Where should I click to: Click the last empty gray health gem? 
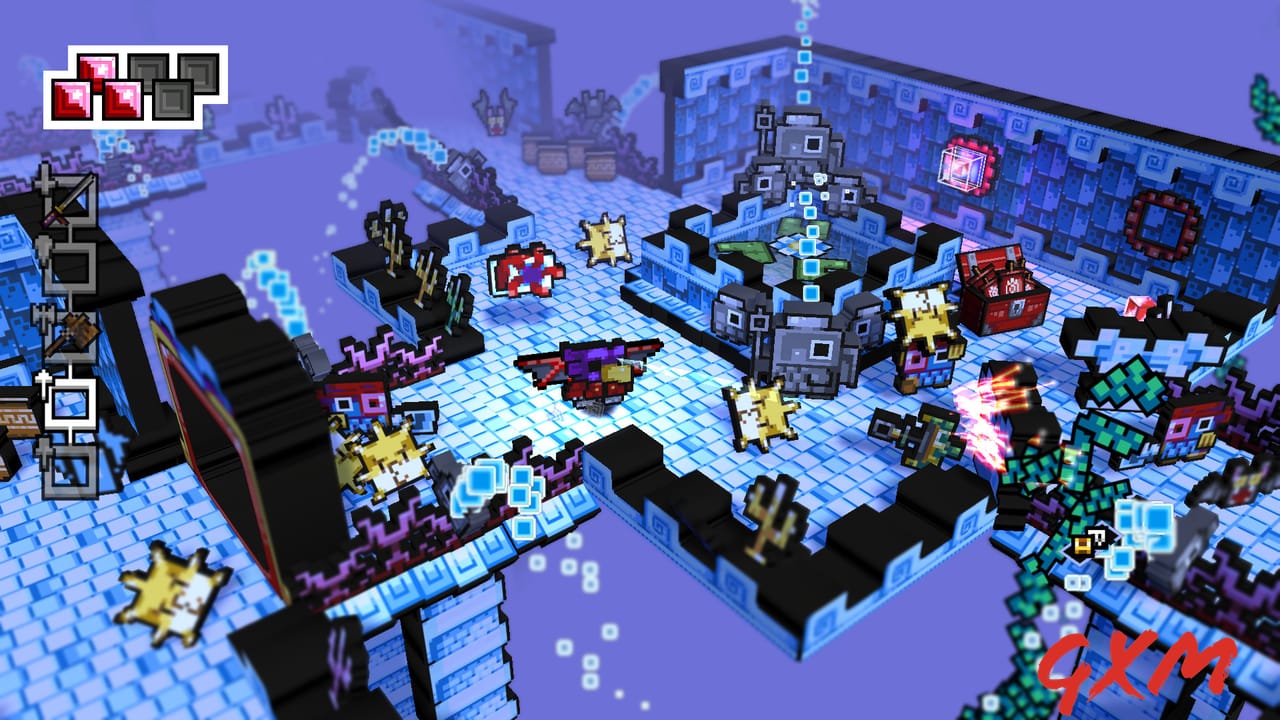click(200, 73)
